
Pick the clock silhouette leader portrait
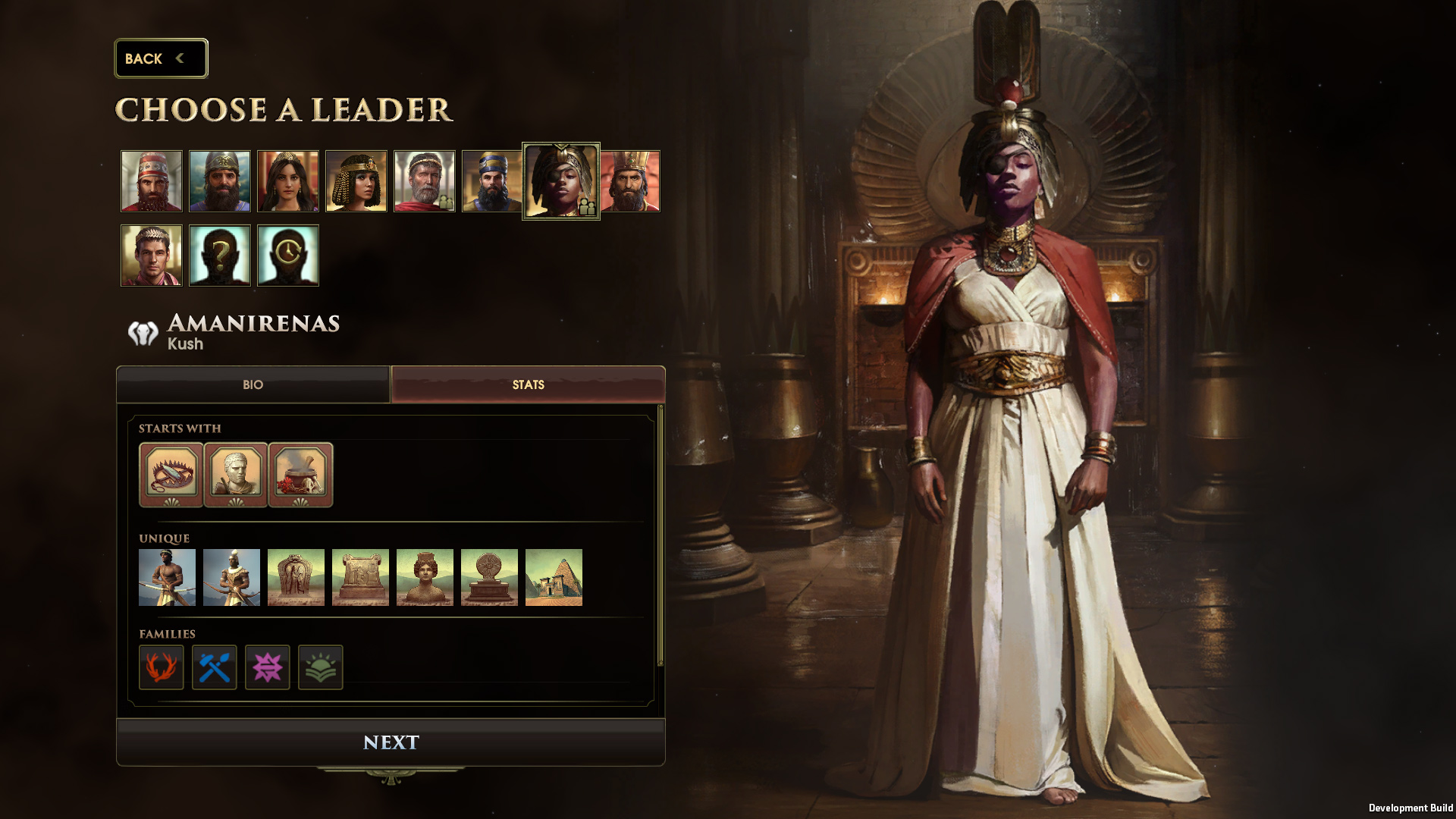point(288,256)
